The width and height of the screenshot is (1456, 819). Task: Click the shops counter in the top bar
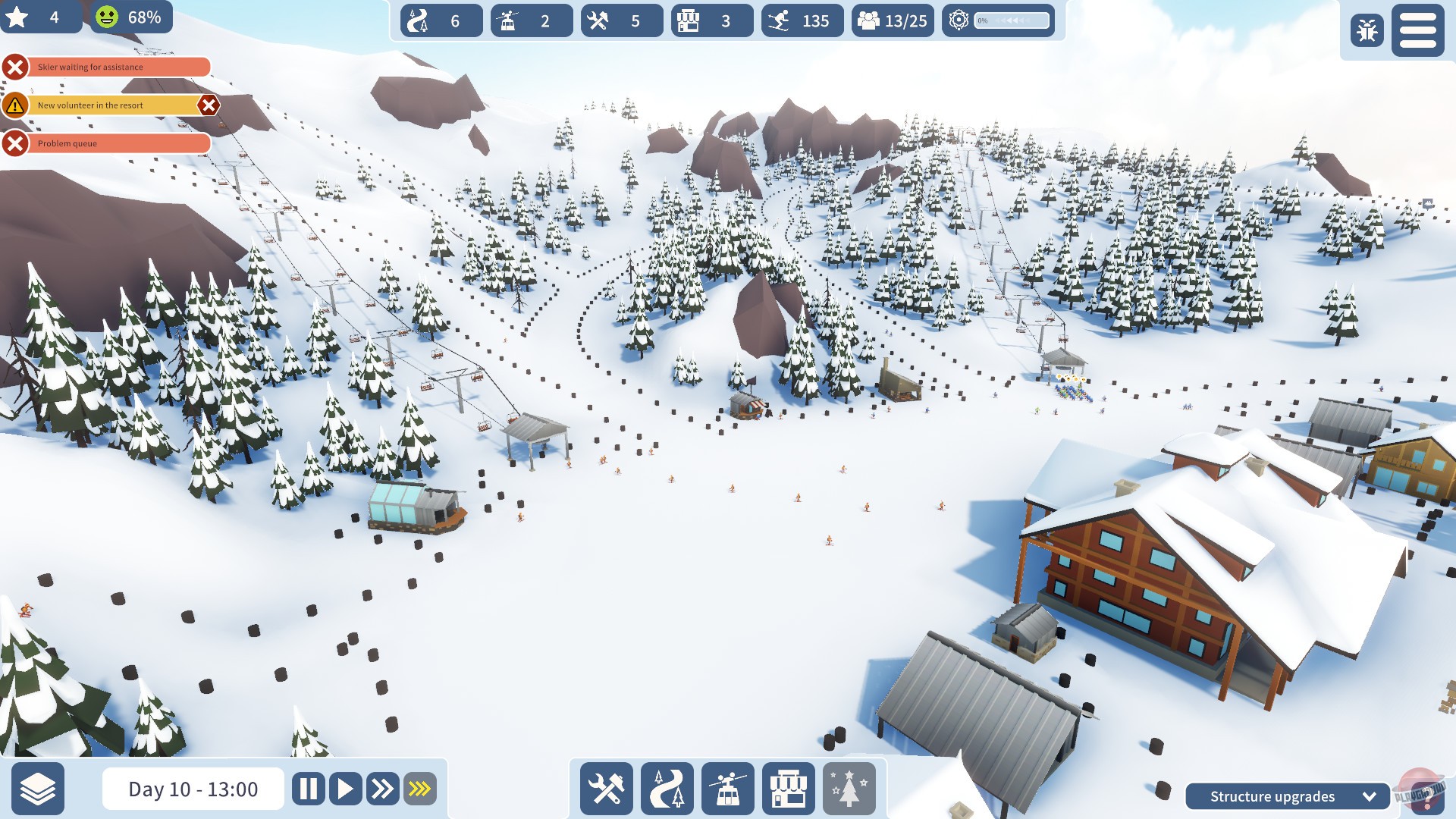pyautogui.click(x=709, y=21)
